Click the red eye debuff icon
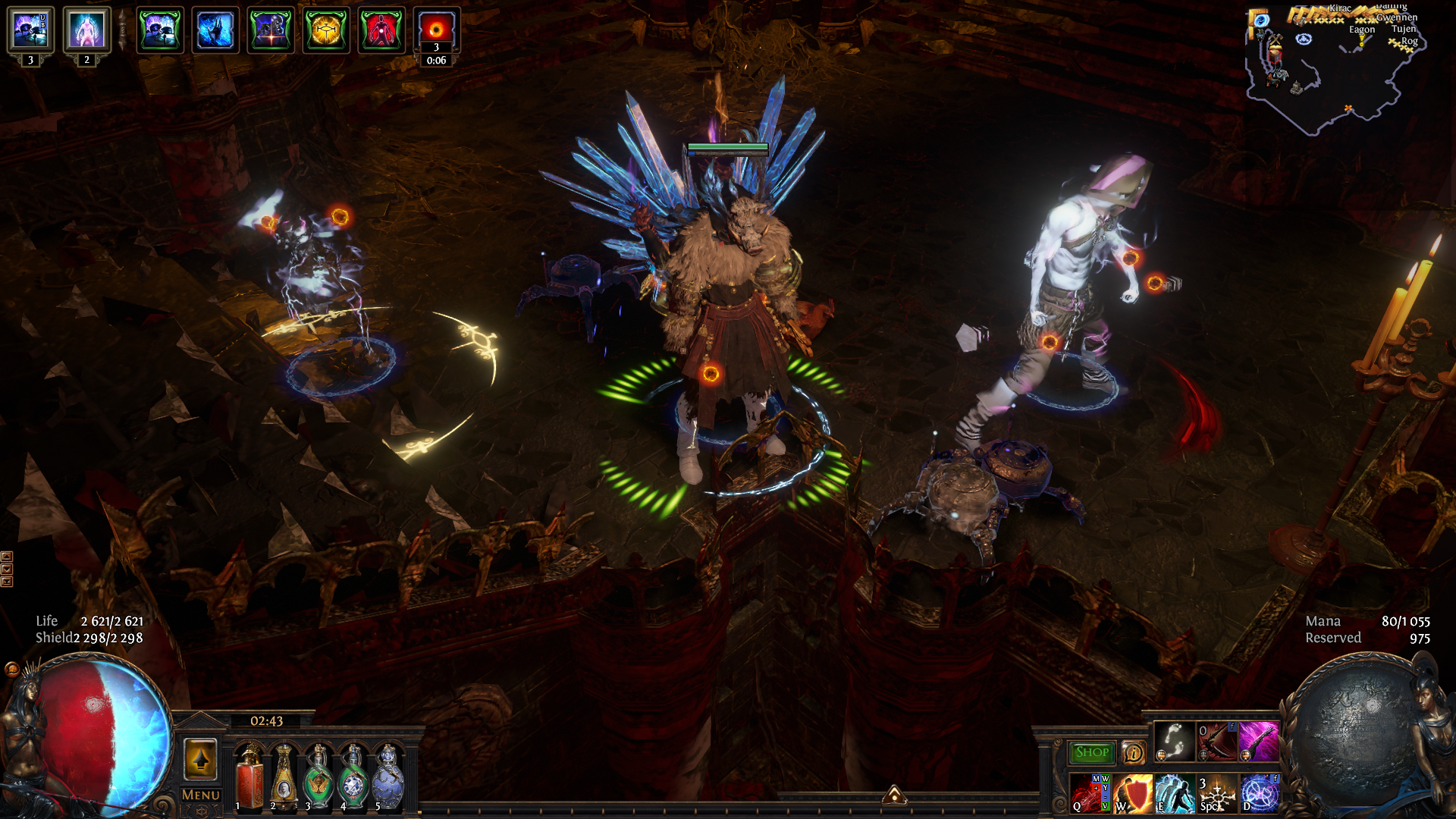The image size is (1456, 819). [x=436, y=29]
